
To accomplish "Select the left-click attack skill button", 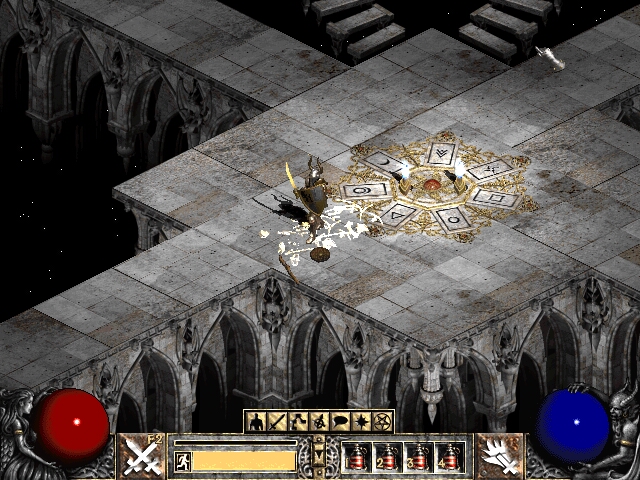I will point(142,456).
